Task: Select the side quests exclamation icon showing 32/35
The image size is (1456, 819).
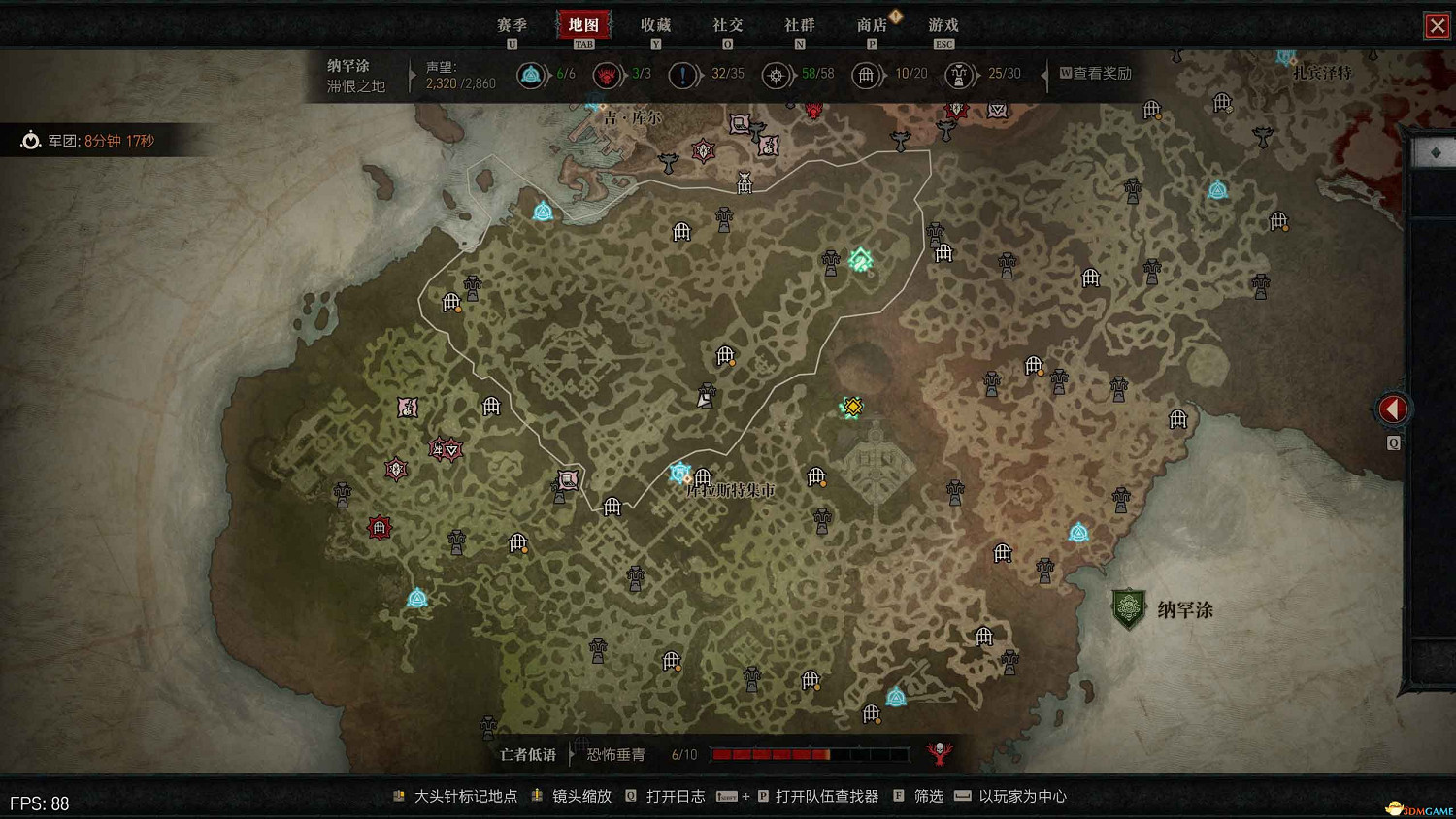Action: [684, 74]
